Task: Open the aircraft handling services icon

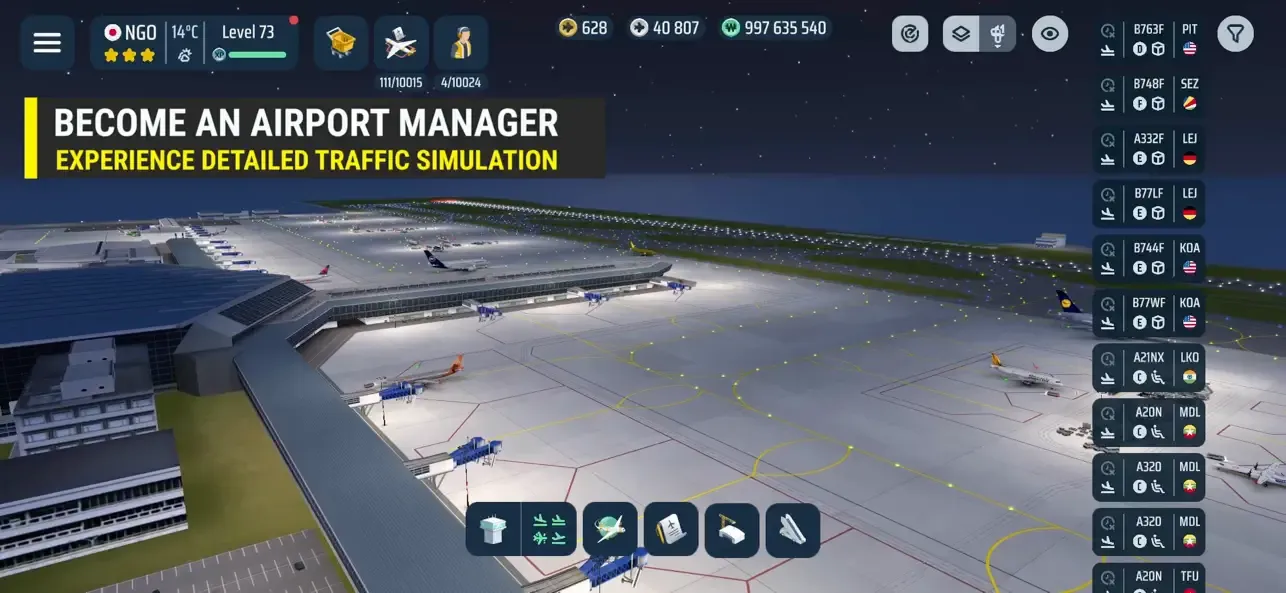Action: 401,43
